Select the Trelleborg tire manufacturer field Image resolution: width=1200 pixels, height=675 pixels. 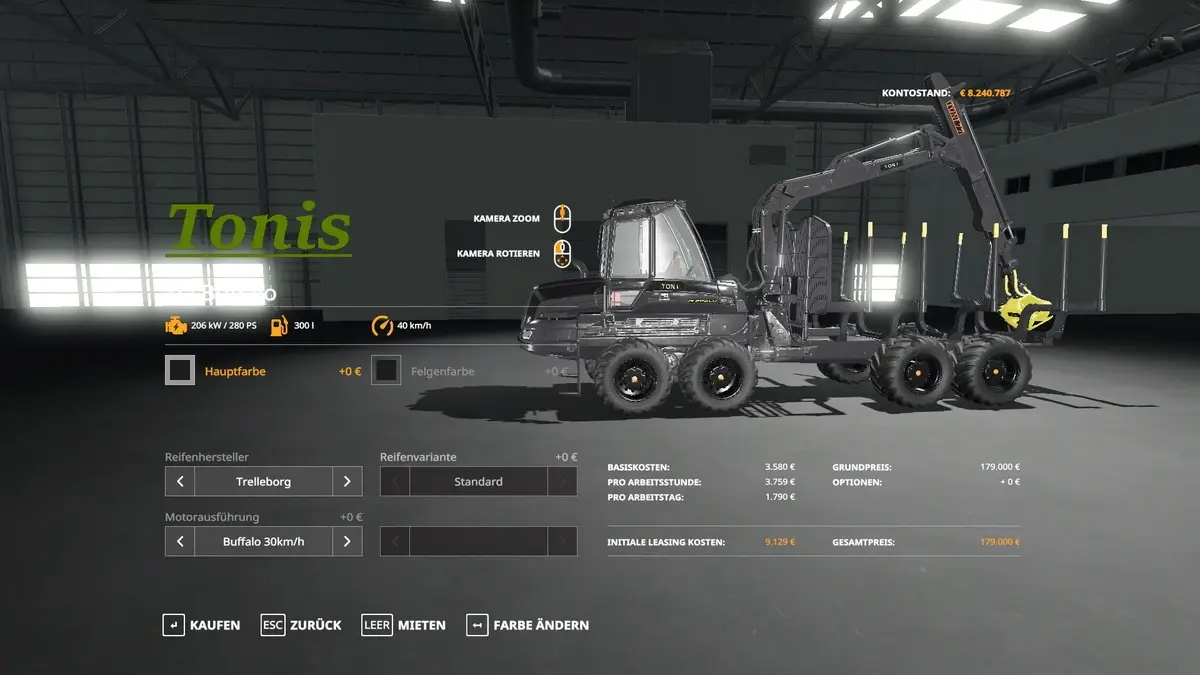(x=263, y=481)
